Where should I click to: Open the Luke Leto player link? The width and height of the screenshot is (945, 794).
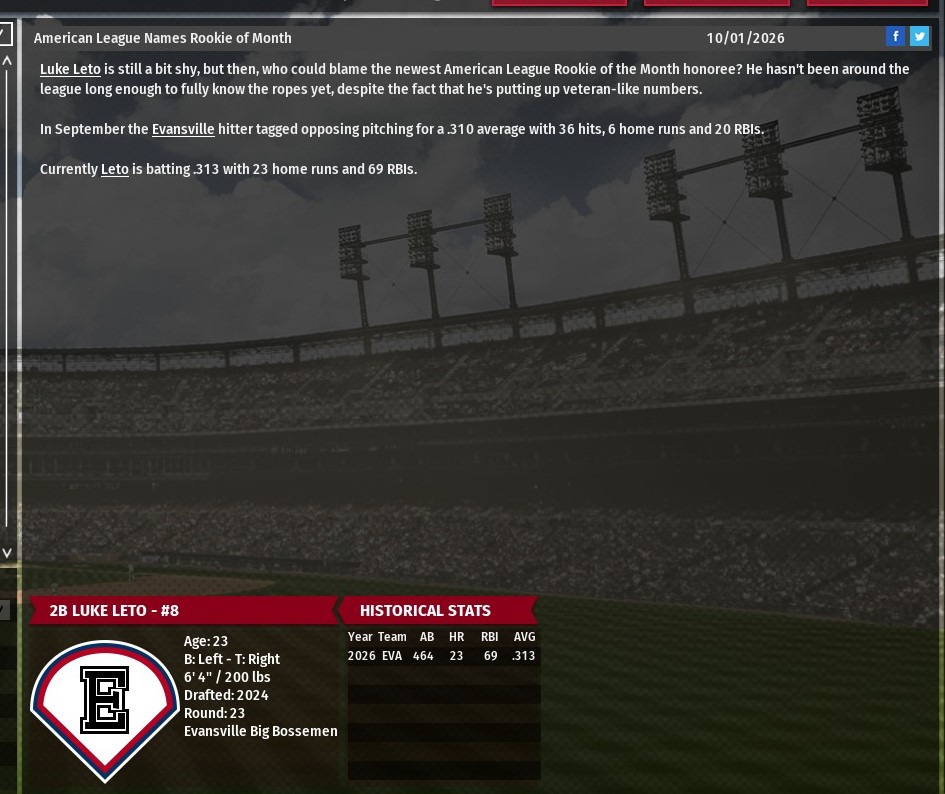coord(70,70)
